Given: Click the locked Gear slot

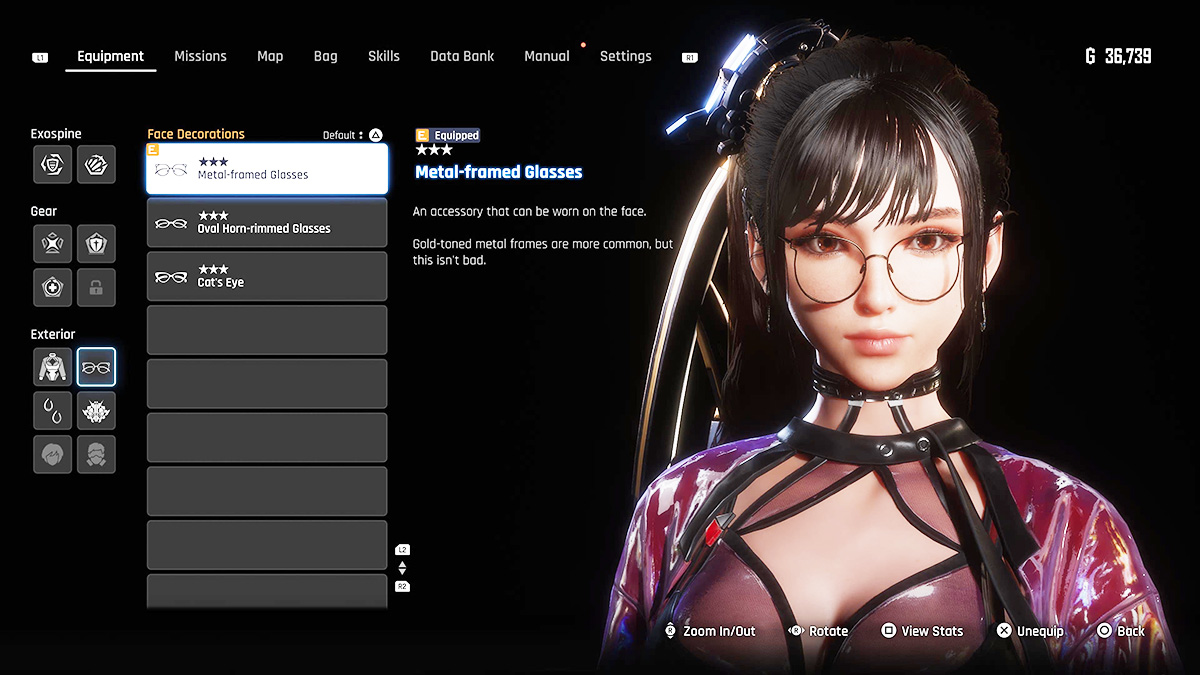Looking at the screenshot, I should 96,287.
